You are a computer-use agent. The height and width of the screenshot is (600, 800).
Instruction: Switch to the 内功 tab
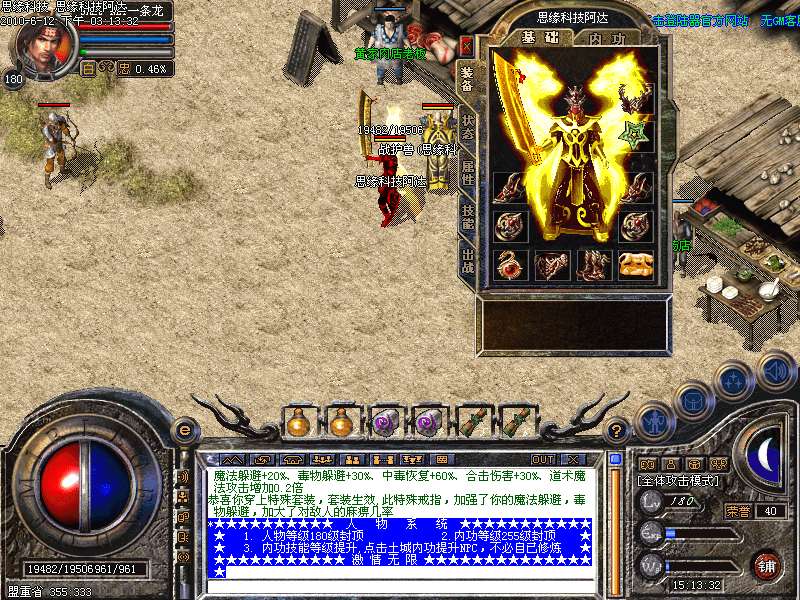pos(607,39)
